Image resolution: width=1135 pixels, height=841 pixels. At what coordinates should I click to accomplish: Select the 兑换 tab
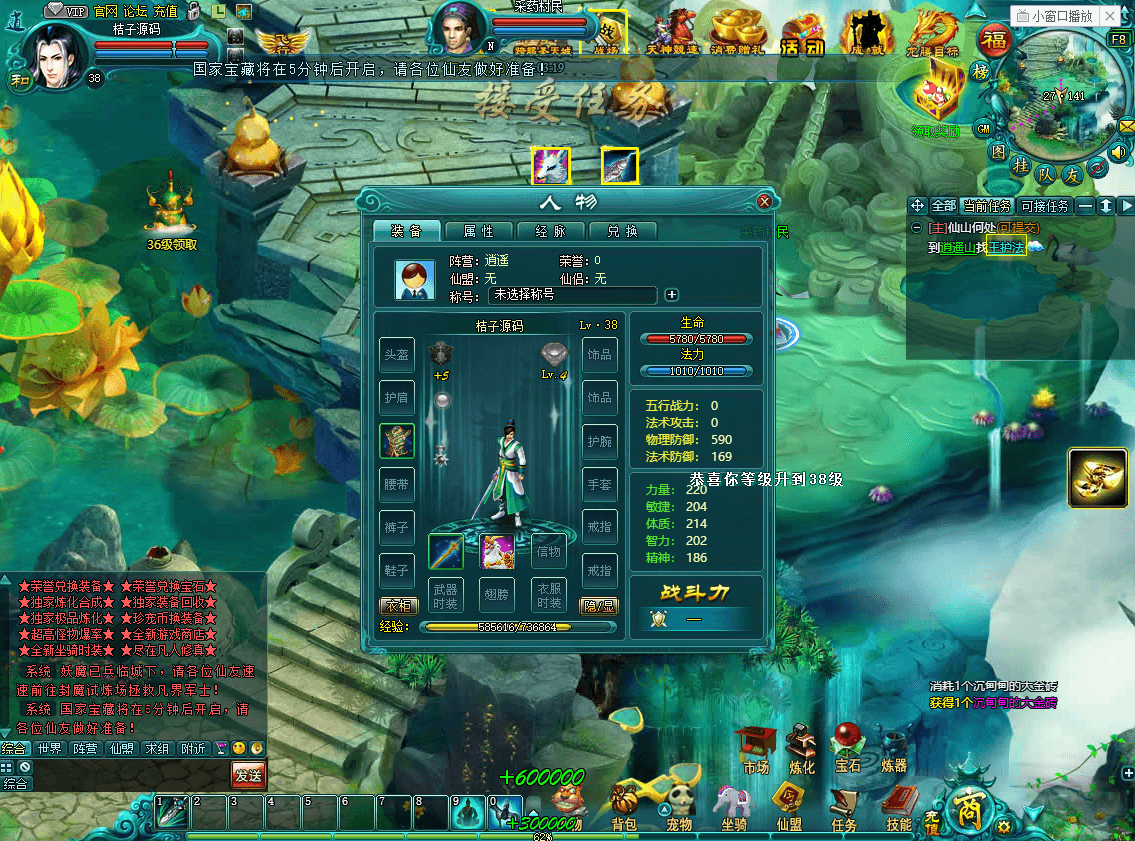click(x=622, y=231)
